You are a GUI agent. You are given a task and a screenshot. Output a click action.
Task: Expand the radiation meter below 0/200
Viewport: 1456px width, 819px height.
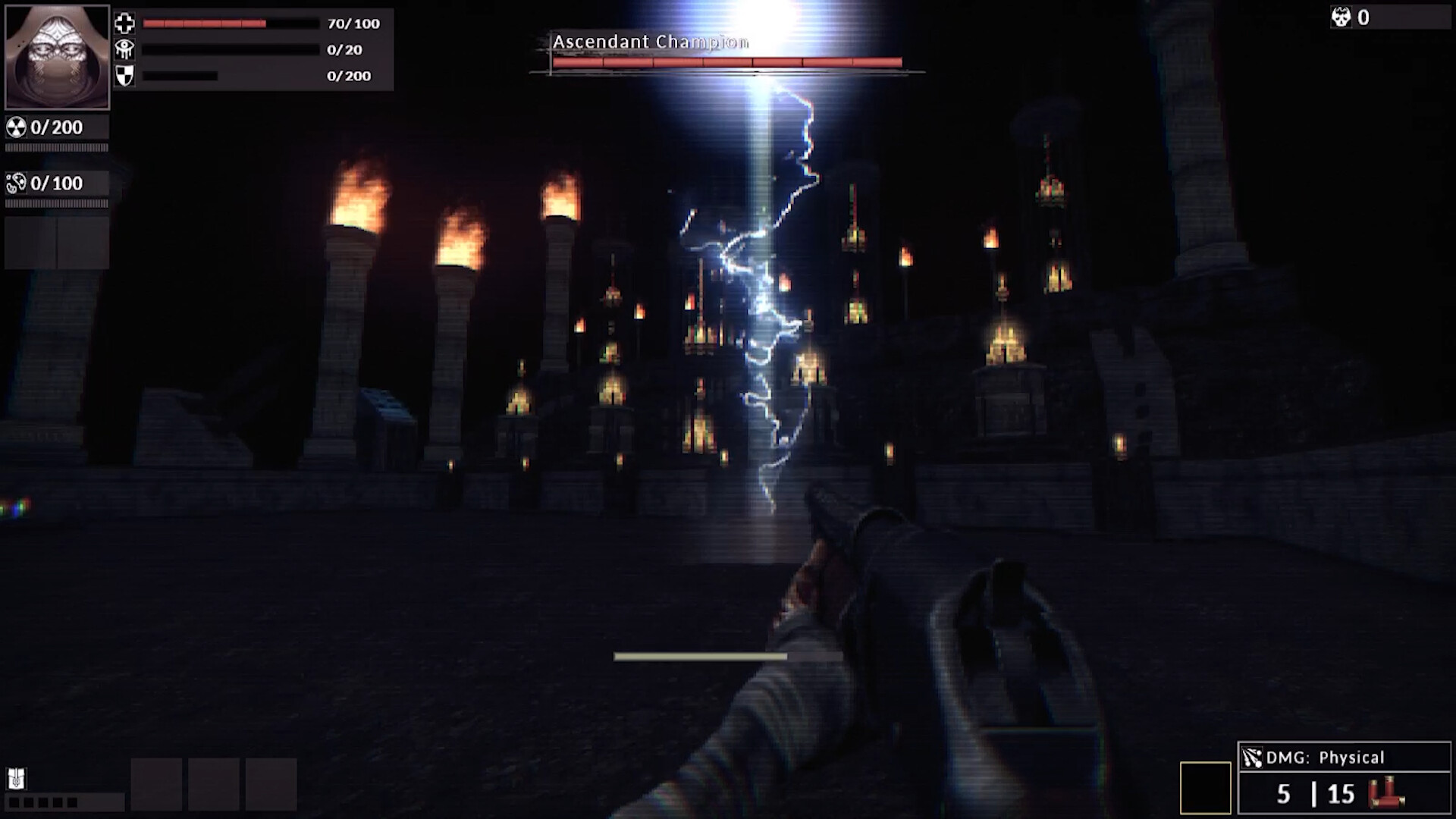(x=55, y=149)
